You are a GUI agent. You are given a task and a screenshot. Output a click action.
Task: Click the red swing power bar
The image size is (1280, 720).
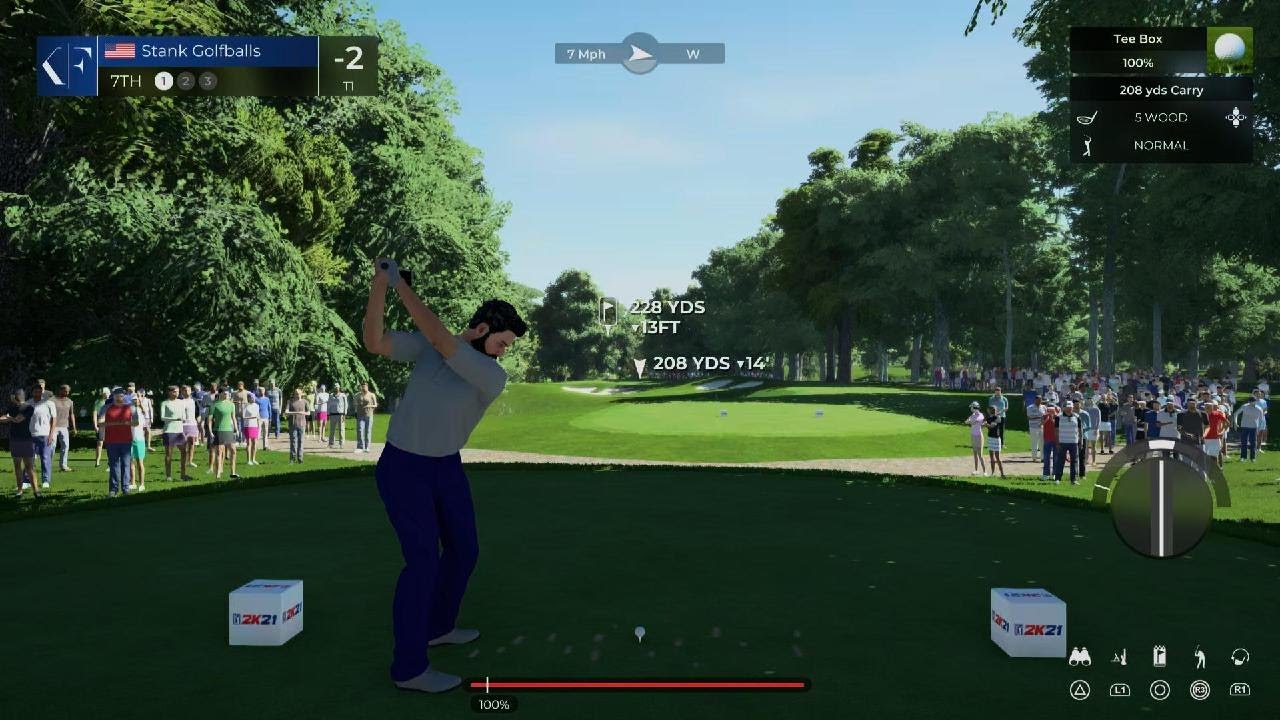click(x=640, y=685)
